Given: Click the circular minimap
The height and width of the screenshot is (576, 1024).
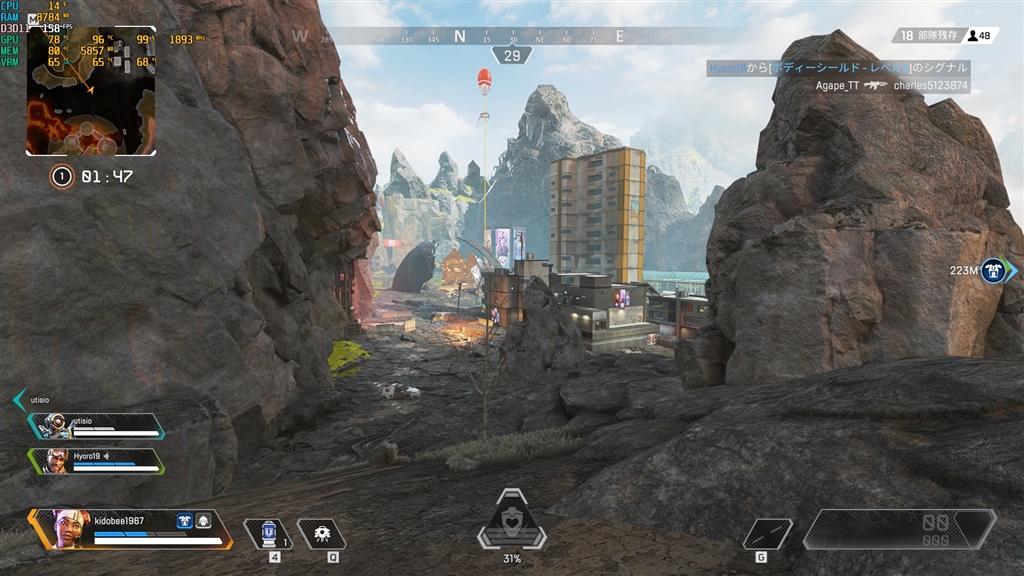Looking at the screenshot, I should click(x=91, y=92).
